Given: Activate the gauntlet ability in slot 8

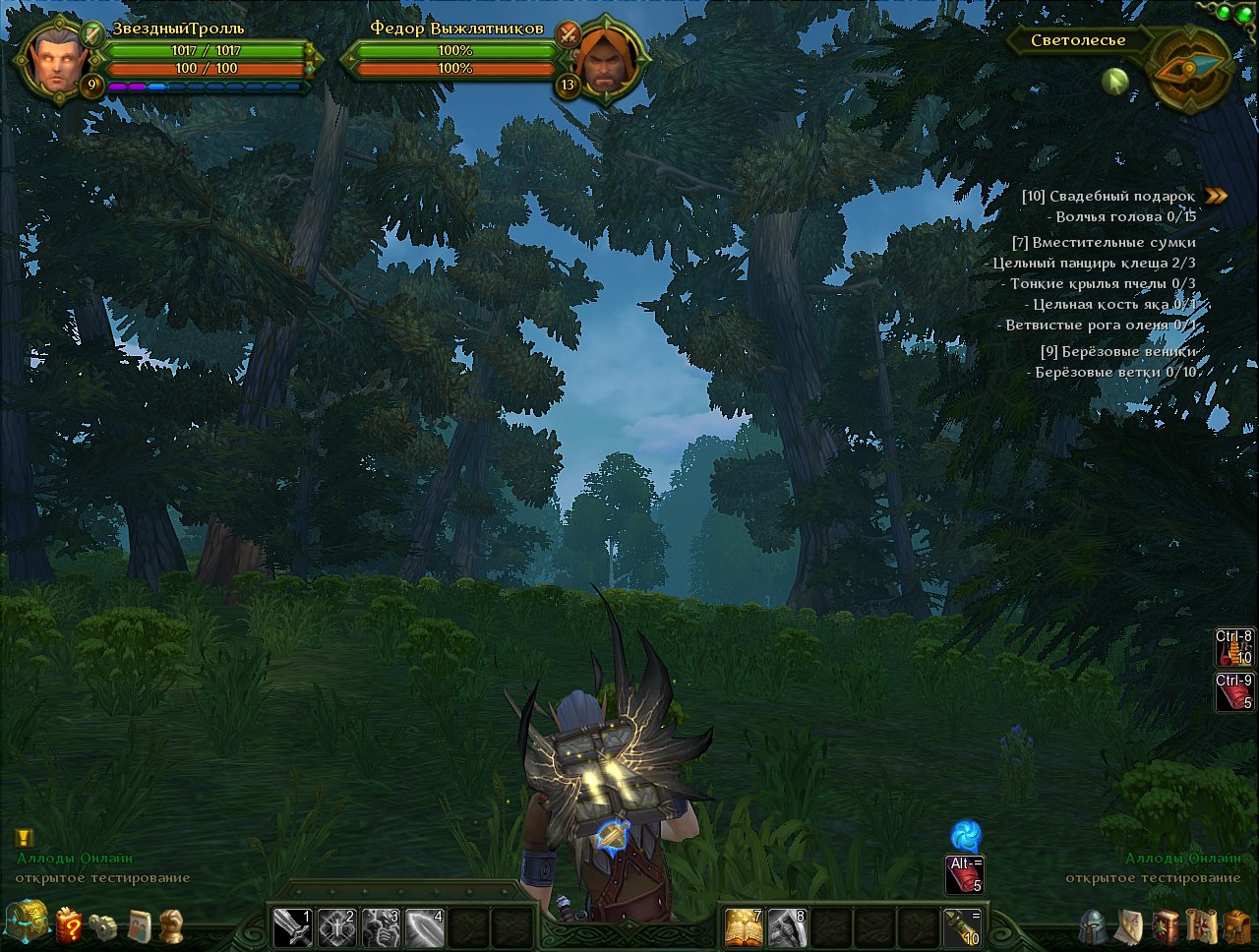Looking at the screenshot, I should coord(787,926).
